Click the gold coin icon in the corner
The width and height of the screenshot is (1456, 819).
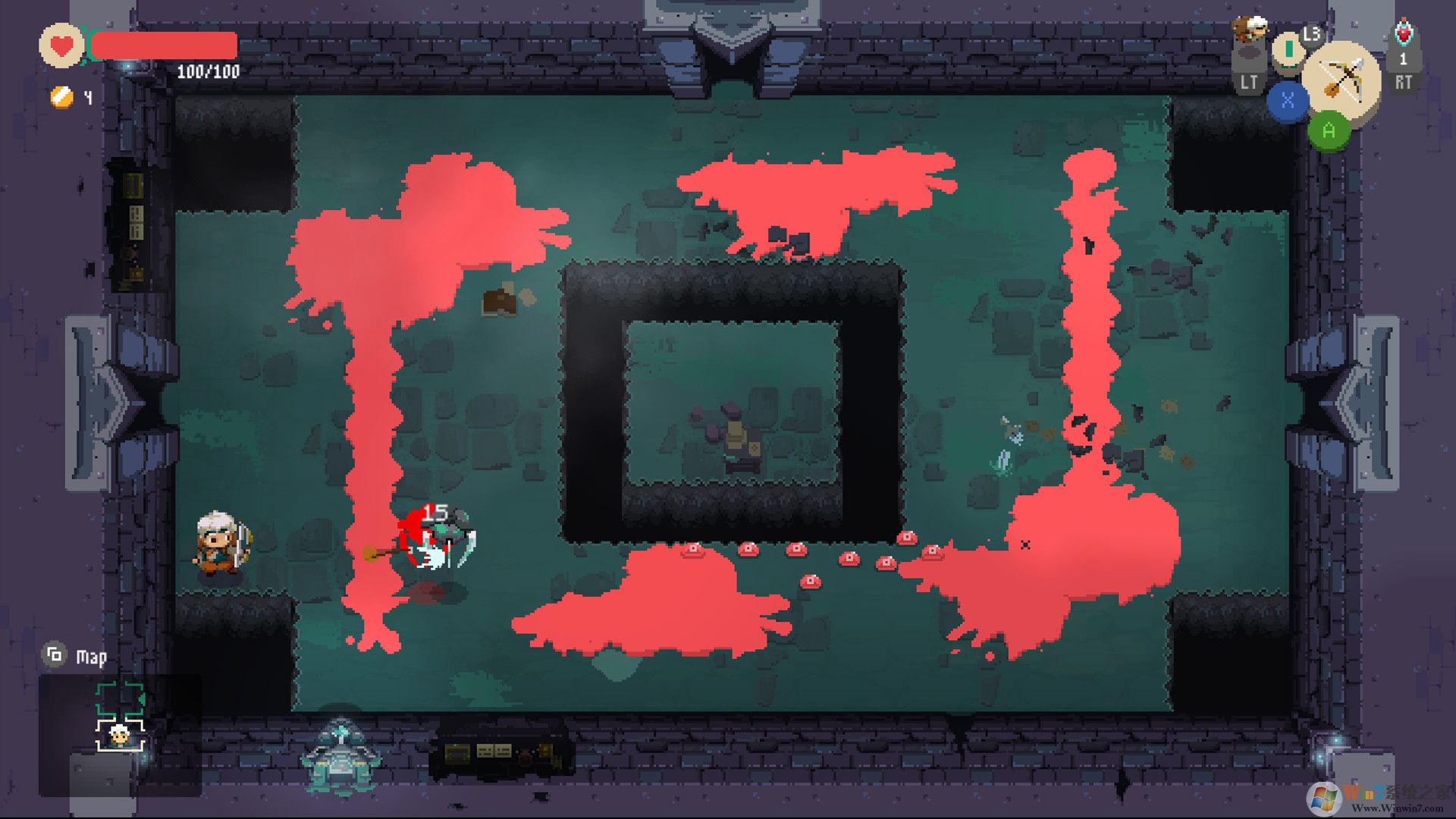61,99
